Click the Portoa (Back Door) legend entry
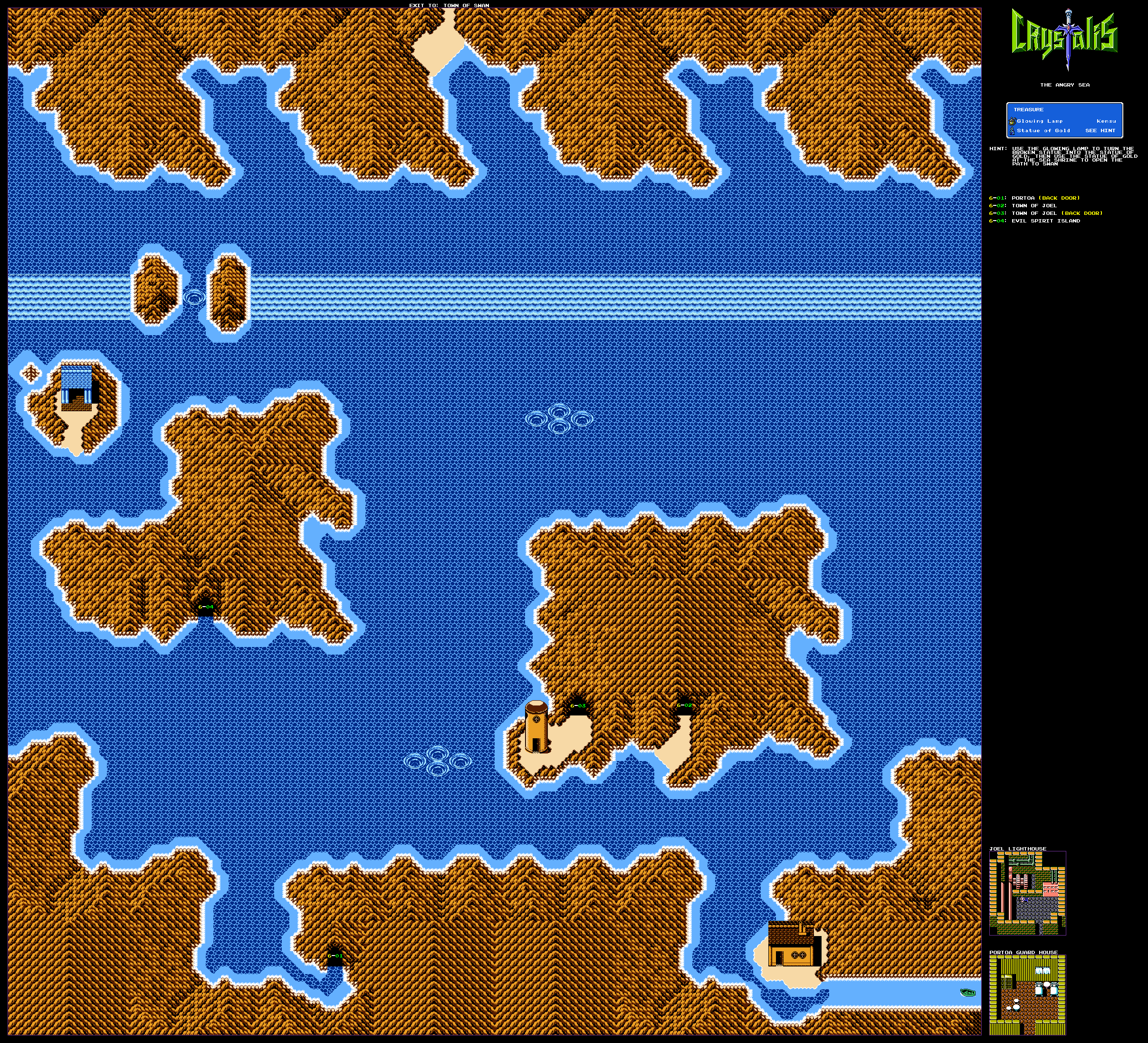 point(1034,198)
